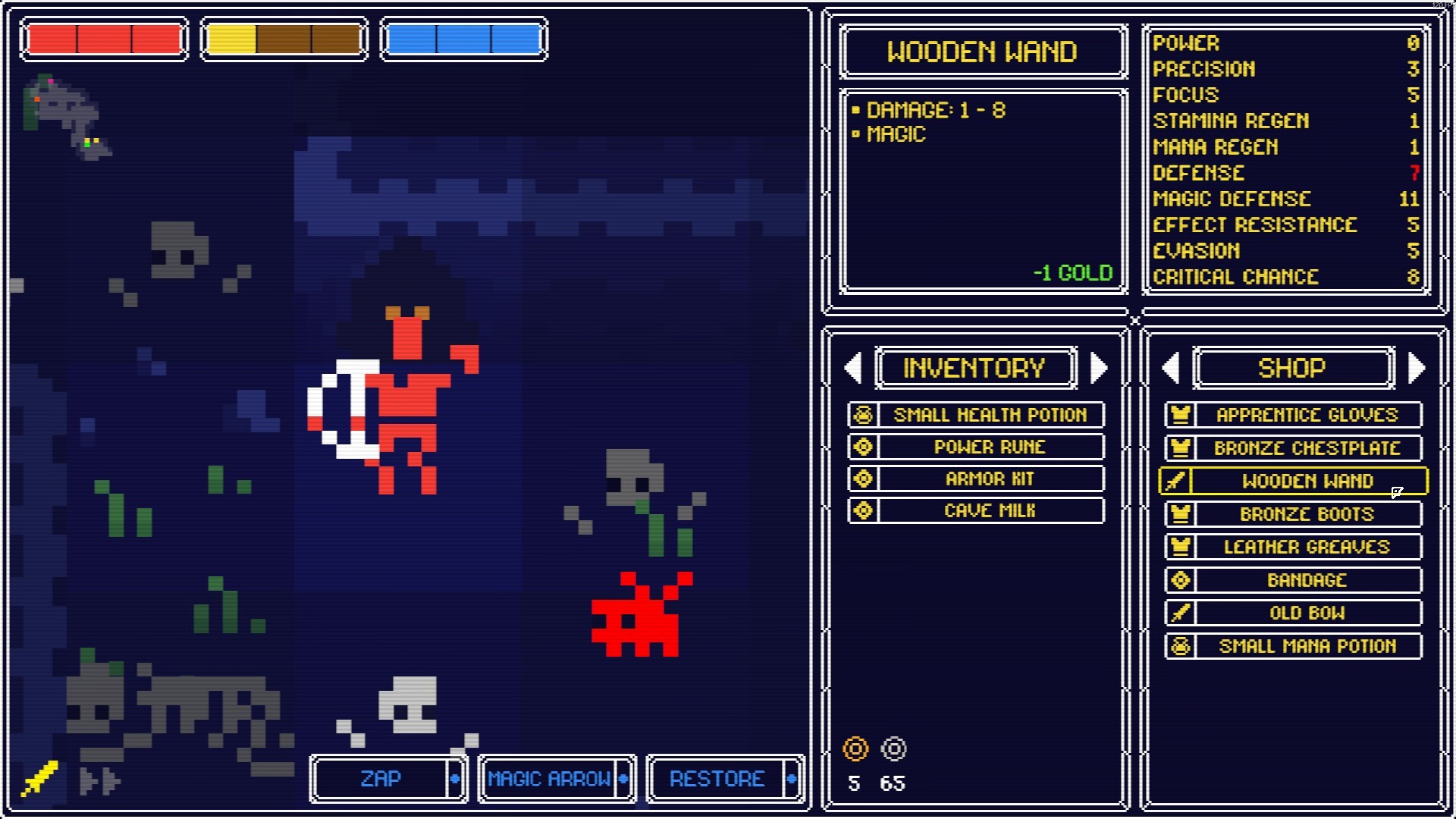Toggle the diamond next to MAGIC ARROW
This screenshot has width=1456, height=819.
tap(625, 779)
